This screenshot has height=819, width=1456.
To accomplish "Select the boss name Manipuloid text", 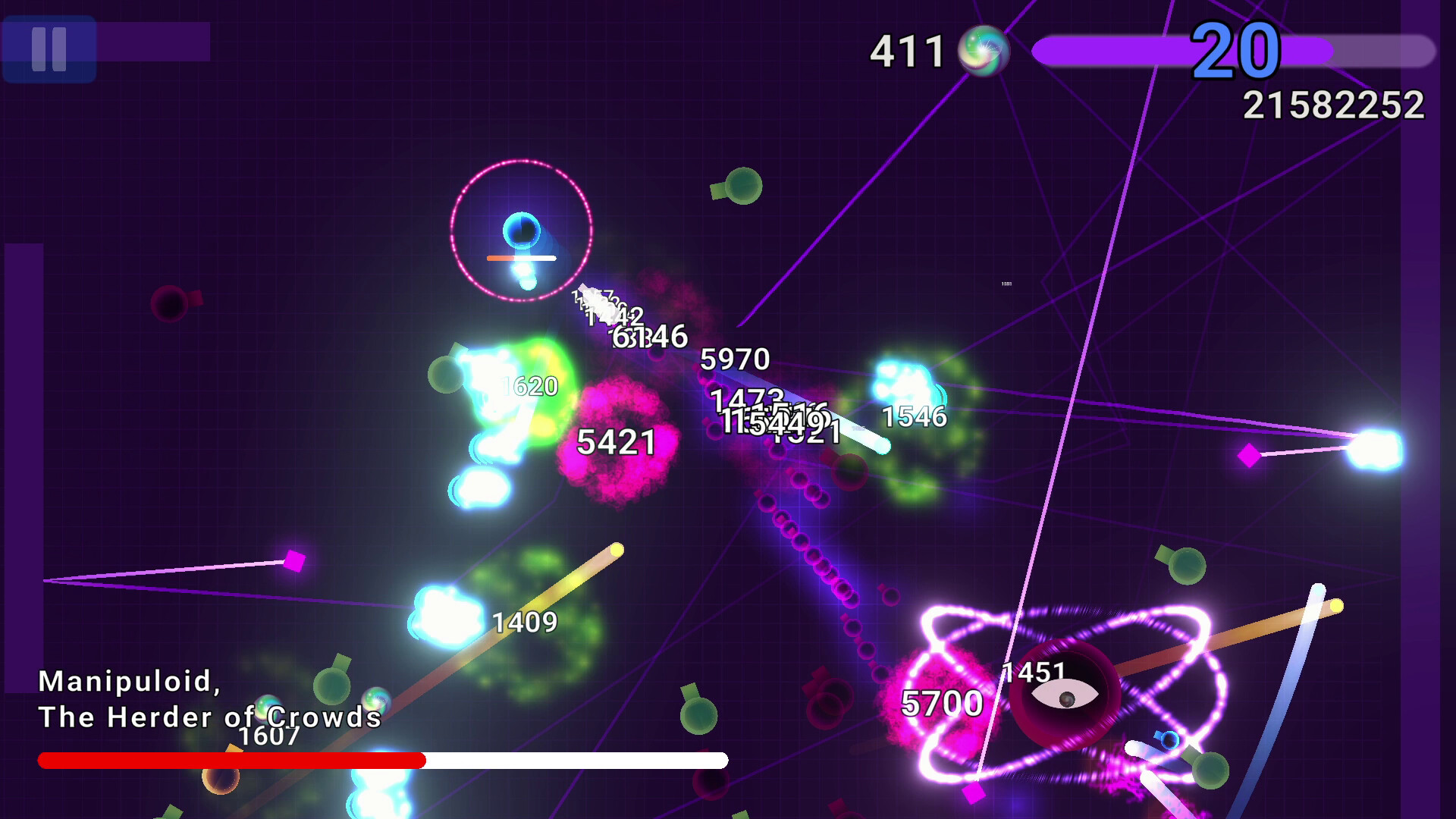I will coord(130,682).
